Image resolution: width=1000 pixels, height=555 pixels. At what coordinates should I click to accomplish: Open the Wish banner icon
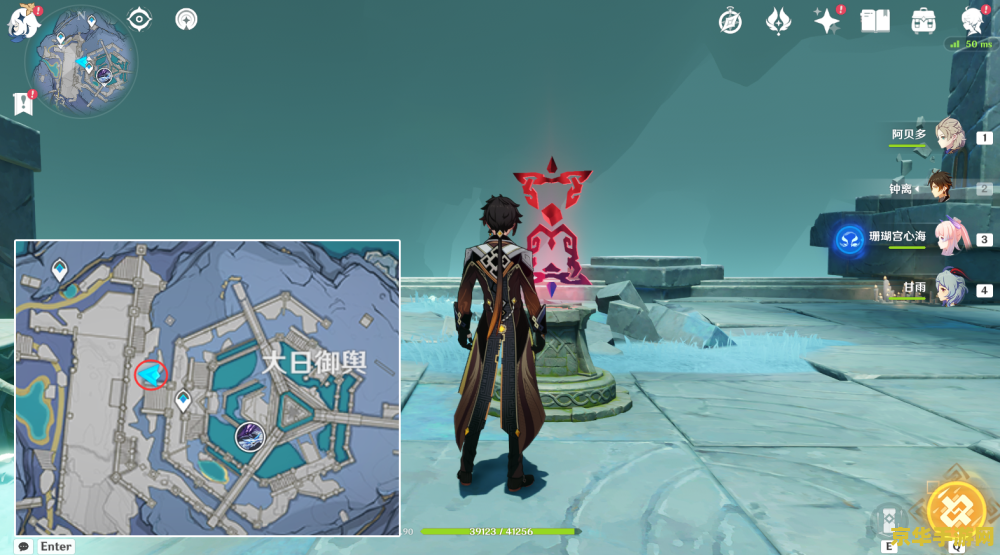[779, 21]
